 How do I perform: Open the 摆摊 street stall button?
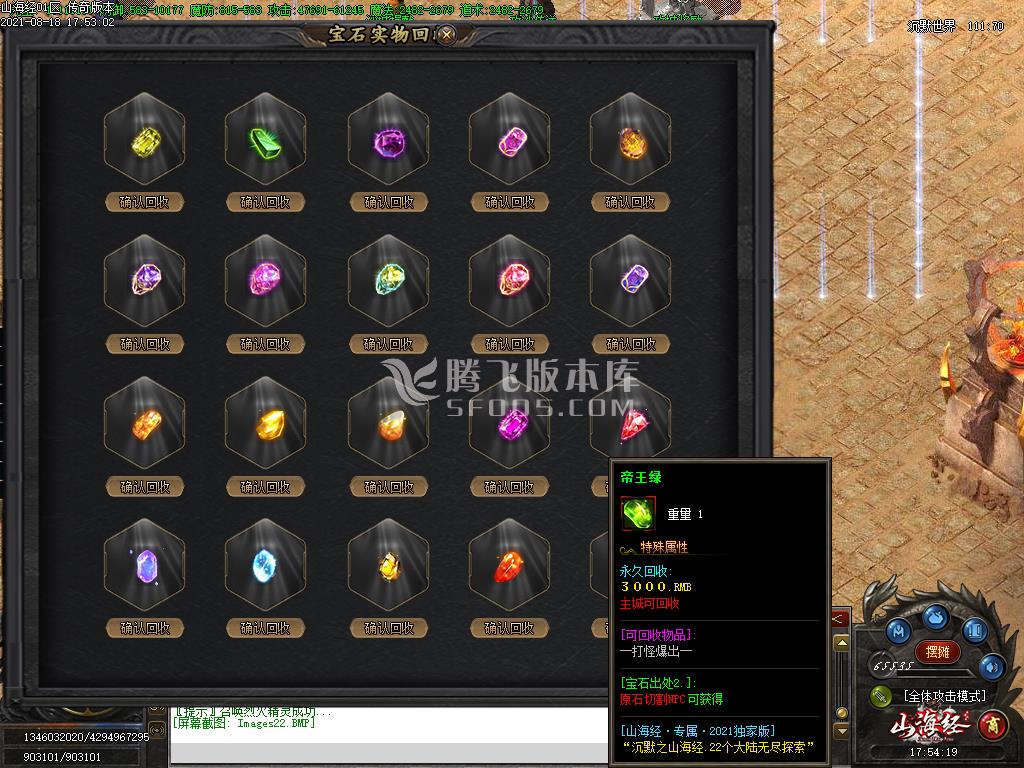pos(937,652)
